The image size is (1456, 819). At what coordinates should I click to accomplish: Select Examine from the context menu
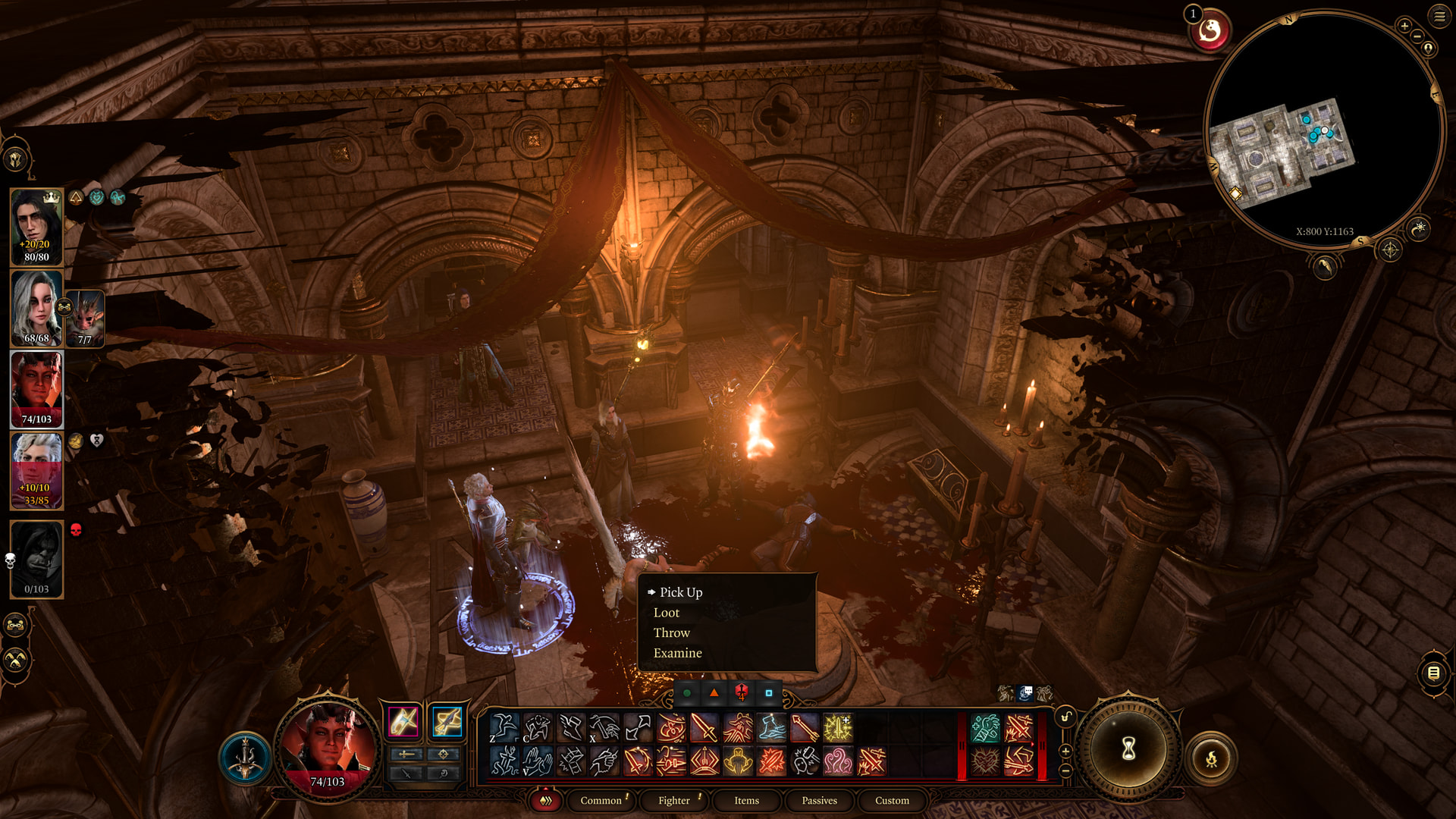677,653
